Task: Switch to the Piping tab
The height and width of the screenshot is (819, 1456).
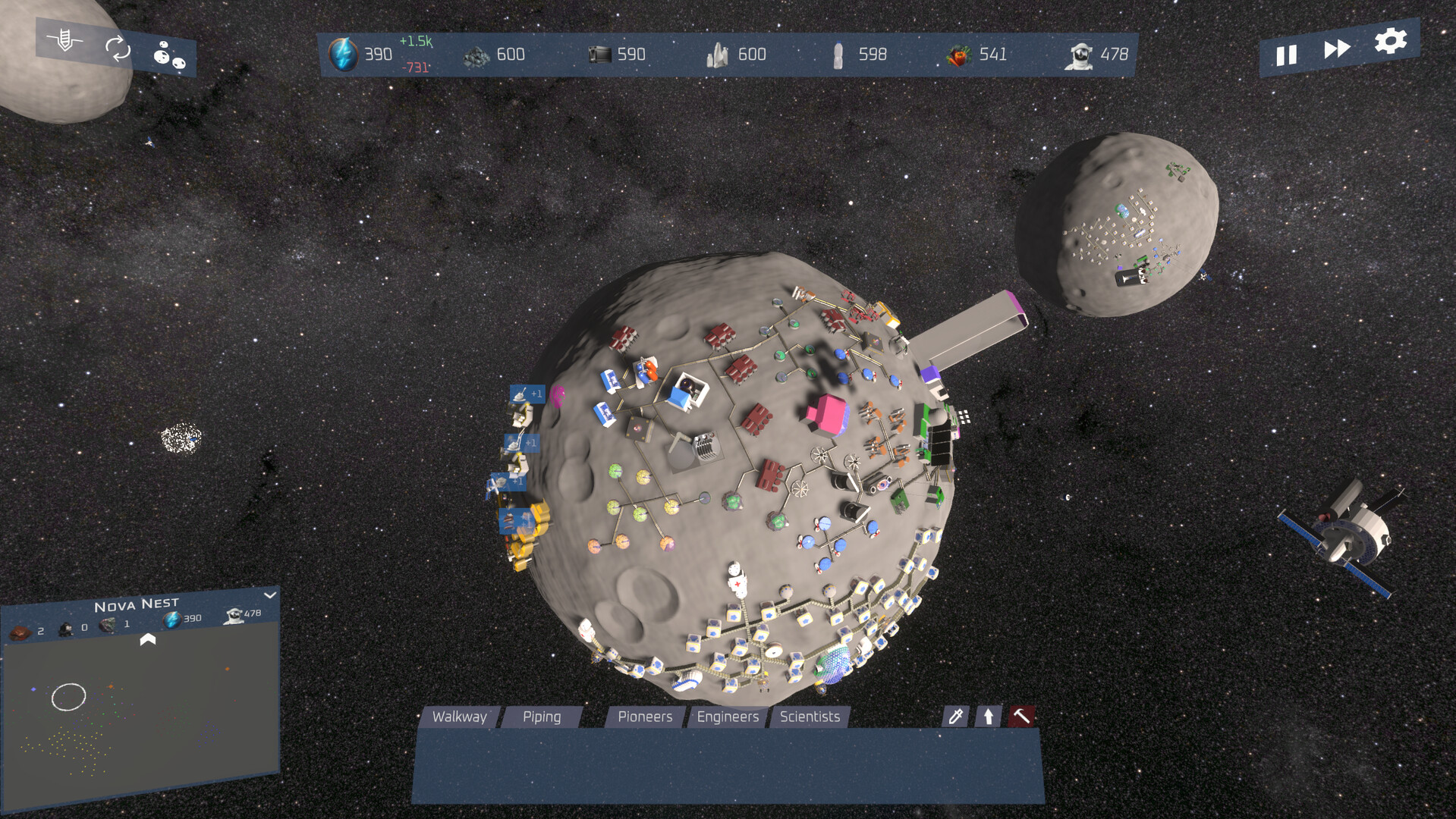Action: [541, 716]
